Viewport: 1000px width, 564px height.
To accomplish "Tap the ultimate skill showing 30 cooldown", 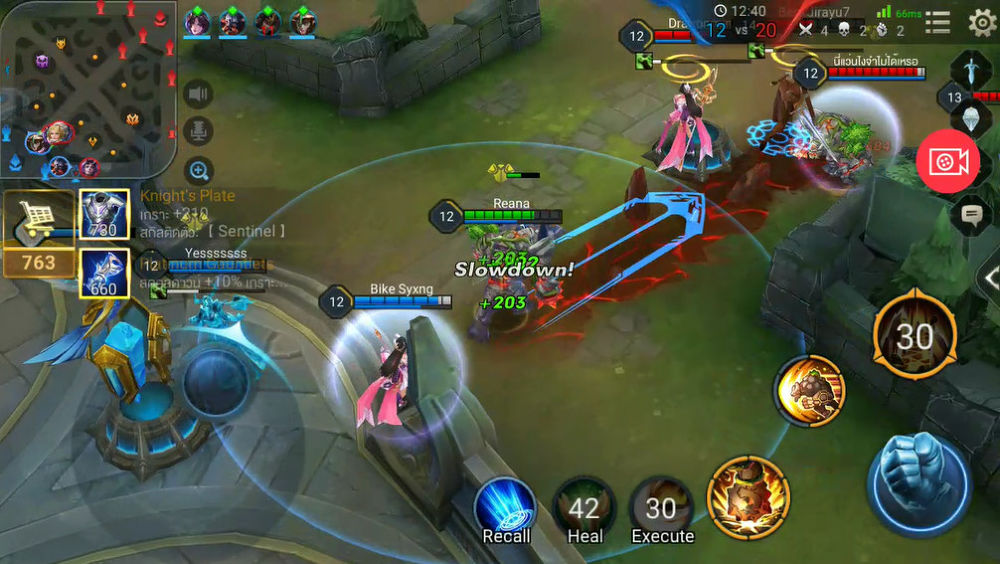I will coord(914,338).
